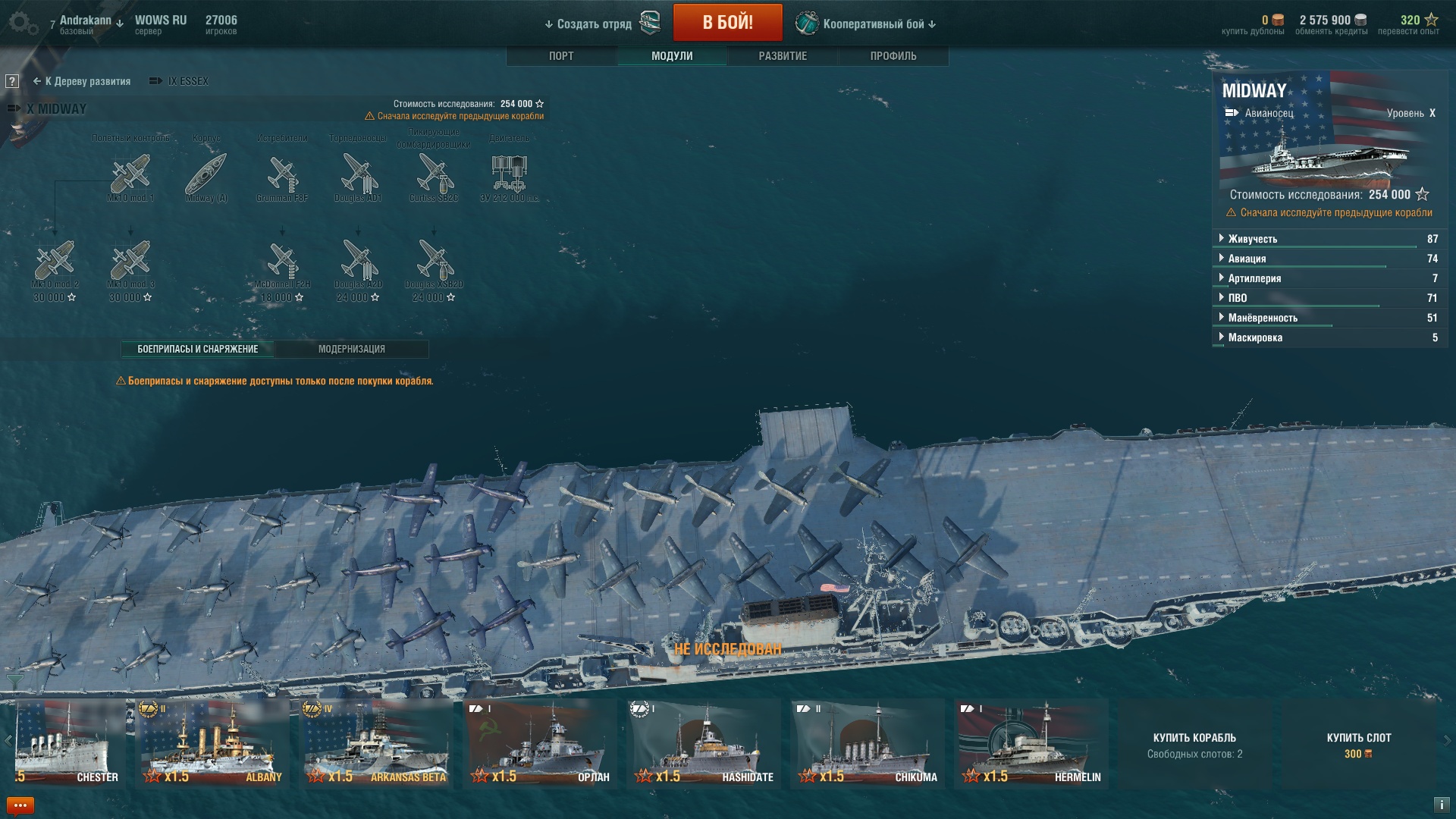Go back to К Дереву развития
The width and height of the screenshot is (1456, 819).
click(x=82, y=81)
